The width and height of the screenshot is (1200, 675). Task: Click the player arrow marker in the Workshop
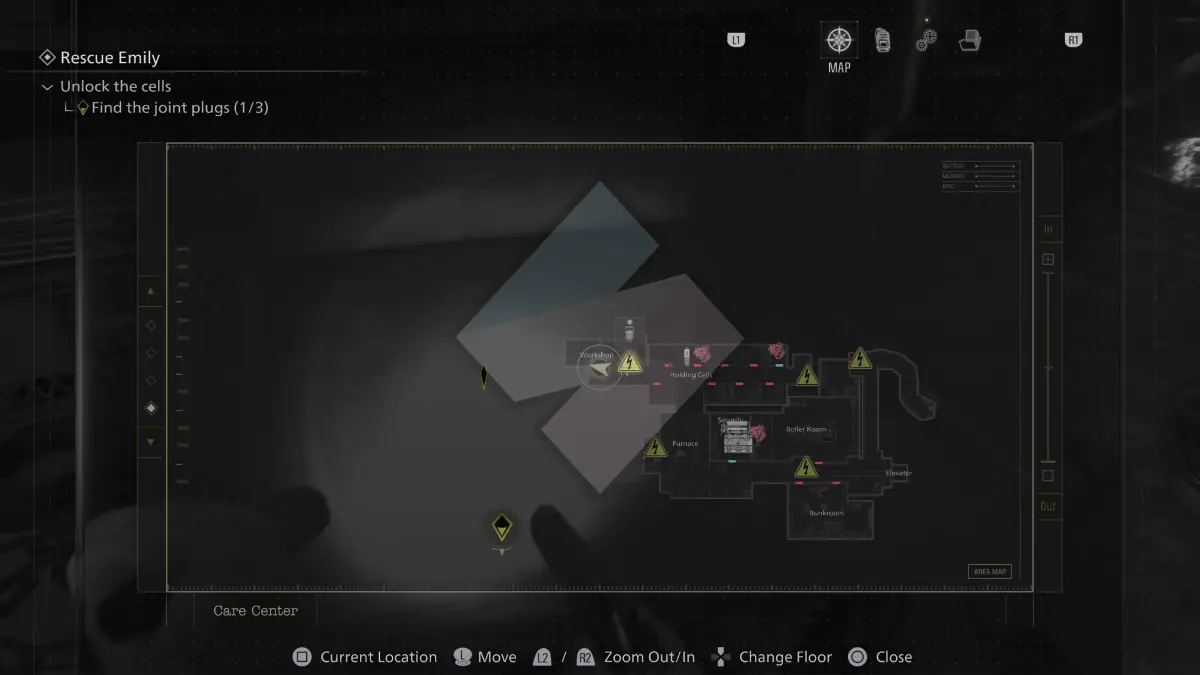(x=600, y=370)
